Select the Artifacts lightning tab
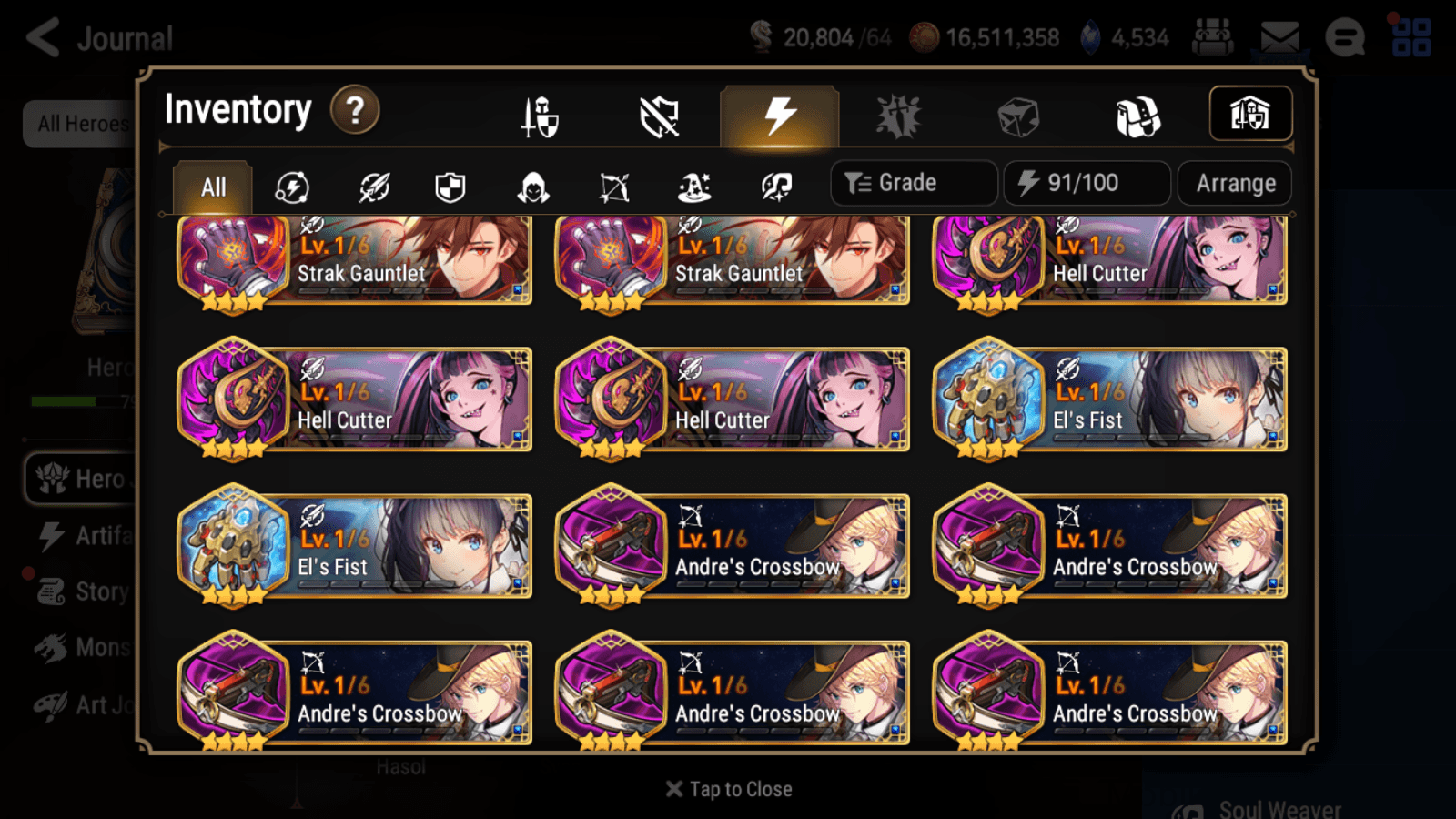The height and width of the screenshot is (819, 1456). pyautogui.click(x=776, y=115)
